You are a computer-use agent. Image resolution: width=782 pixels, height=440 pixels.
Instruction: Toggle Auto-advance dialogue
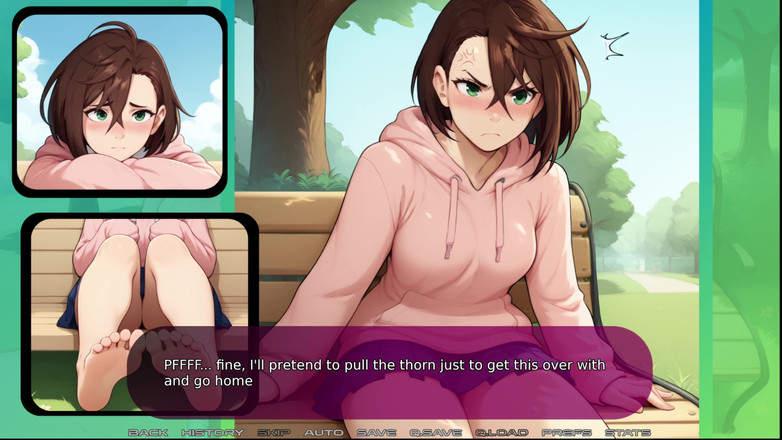point(323,432)
